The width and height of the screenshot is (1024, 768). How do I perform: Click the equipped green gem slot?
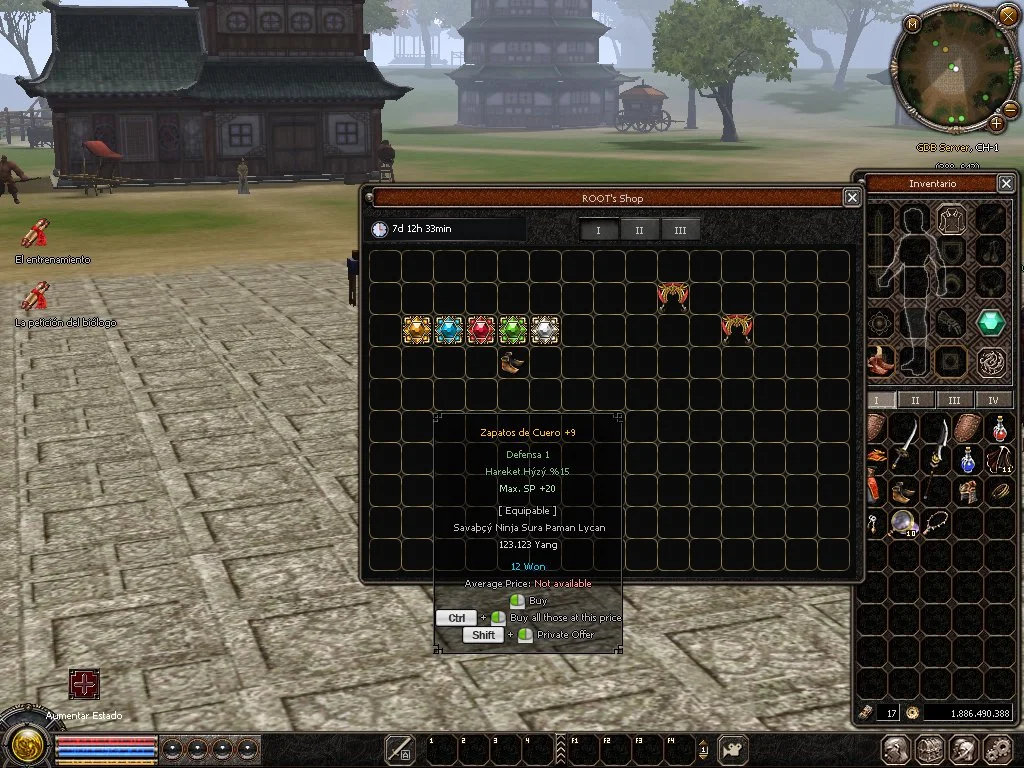[990, 322]
